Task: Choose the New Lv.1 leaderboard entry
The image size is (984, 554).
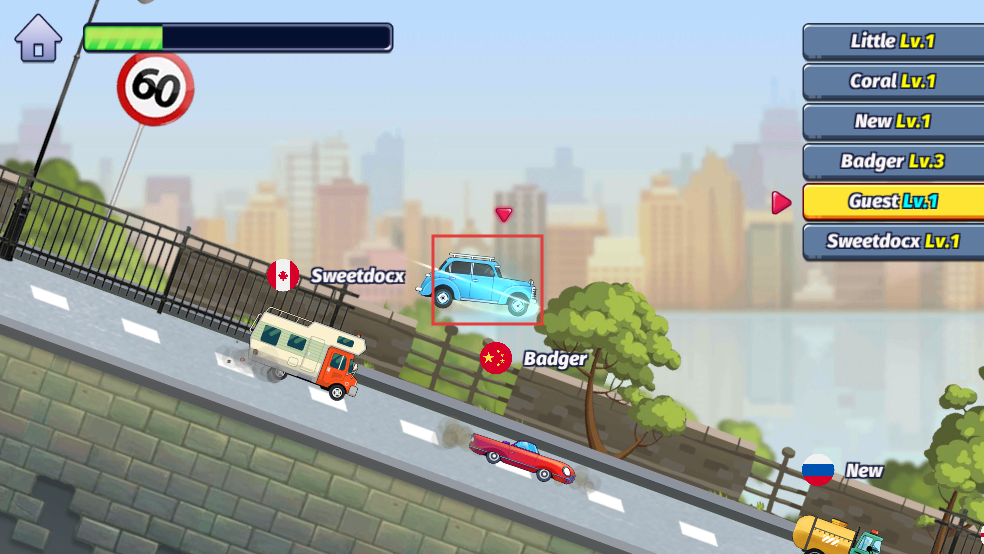Action: 892,121
